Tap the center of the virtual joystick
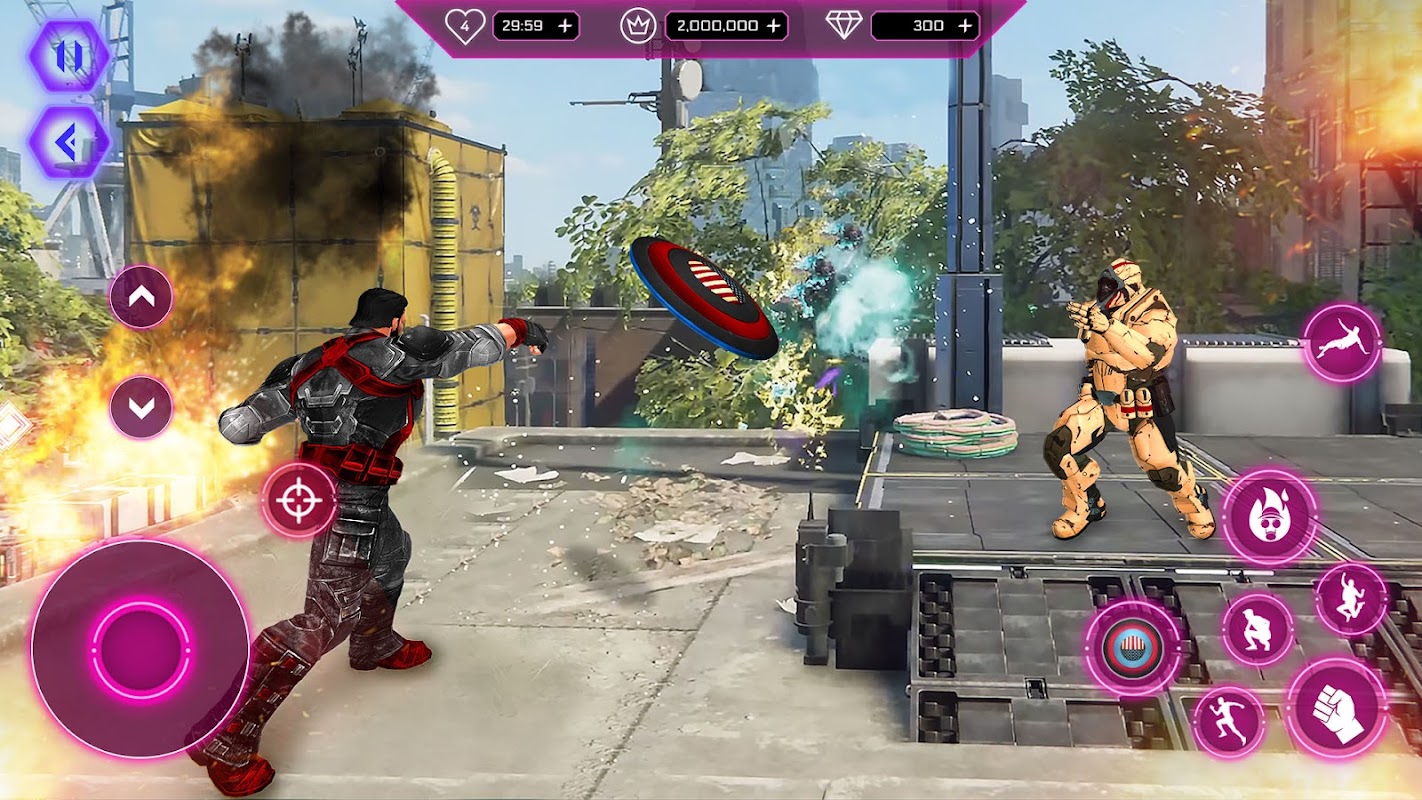The width and height of the screenshot is (1422, 800). [x=141, y=648]
